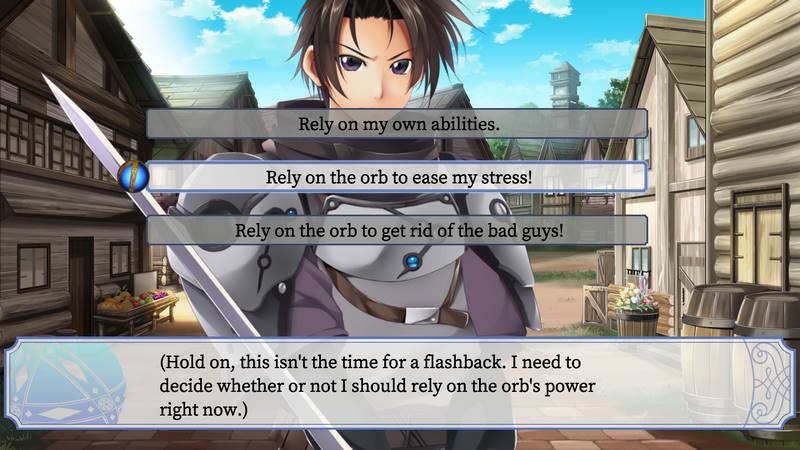The image size is (800, 450).
Task: Select "Rely on the orb to ease my stress!"
Action: (x=397, y=177)
